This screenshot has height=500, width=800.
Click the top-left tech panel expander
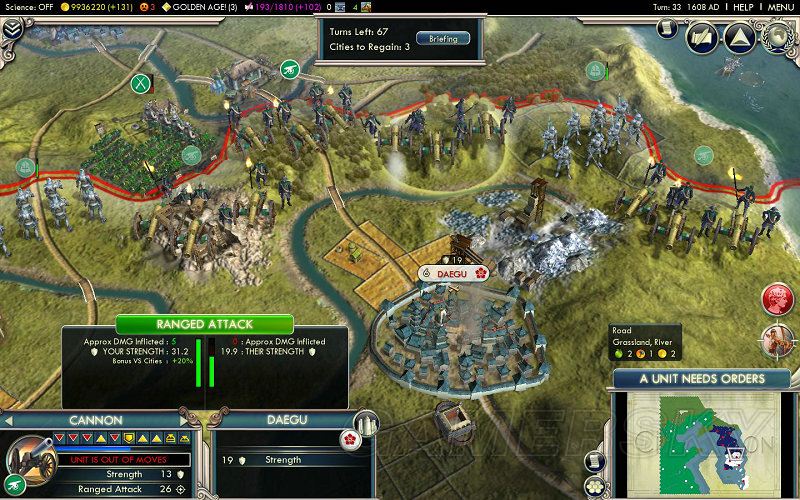[x=13, y=30]
